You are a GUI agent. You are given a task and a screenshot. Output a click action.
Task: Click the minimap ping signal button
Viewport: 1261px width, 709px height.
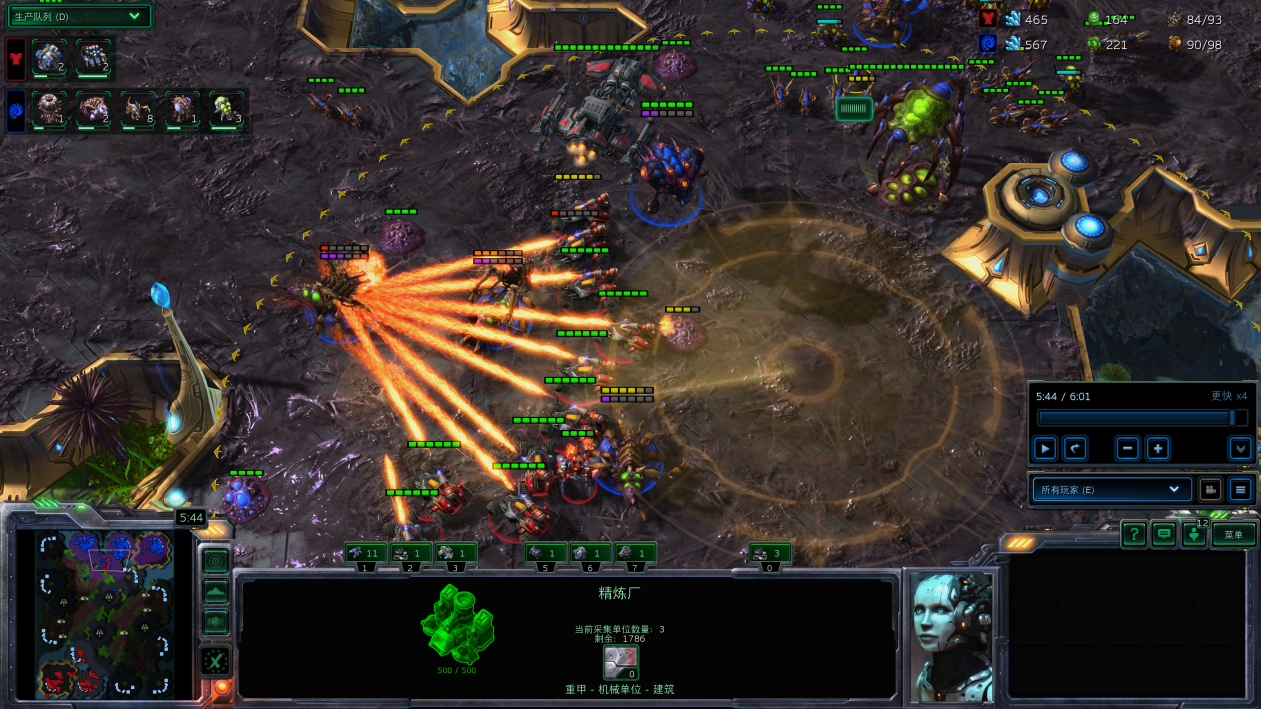[x=215, y=561]
